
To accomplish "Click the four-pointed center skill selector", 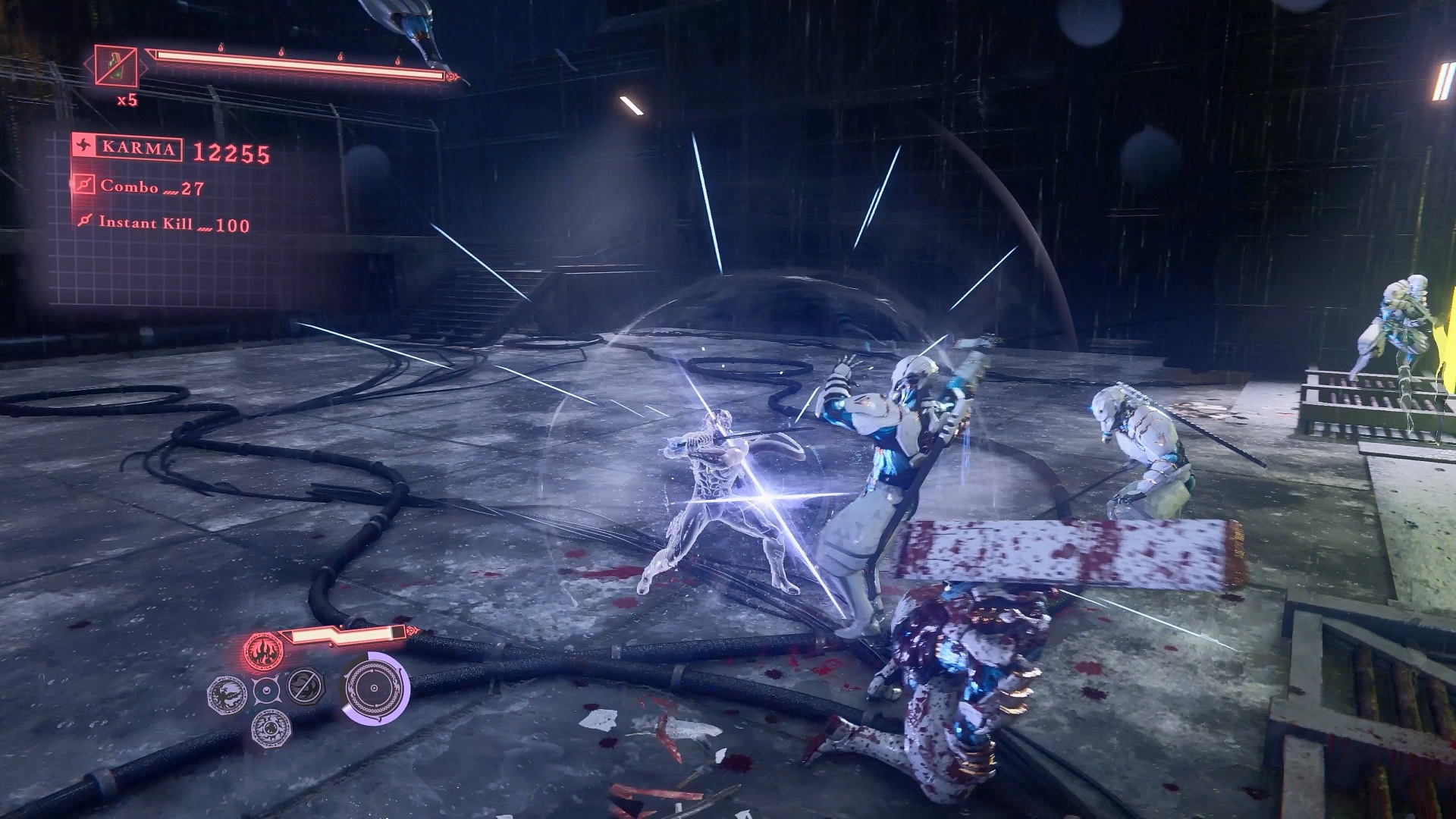I will 267,690.
